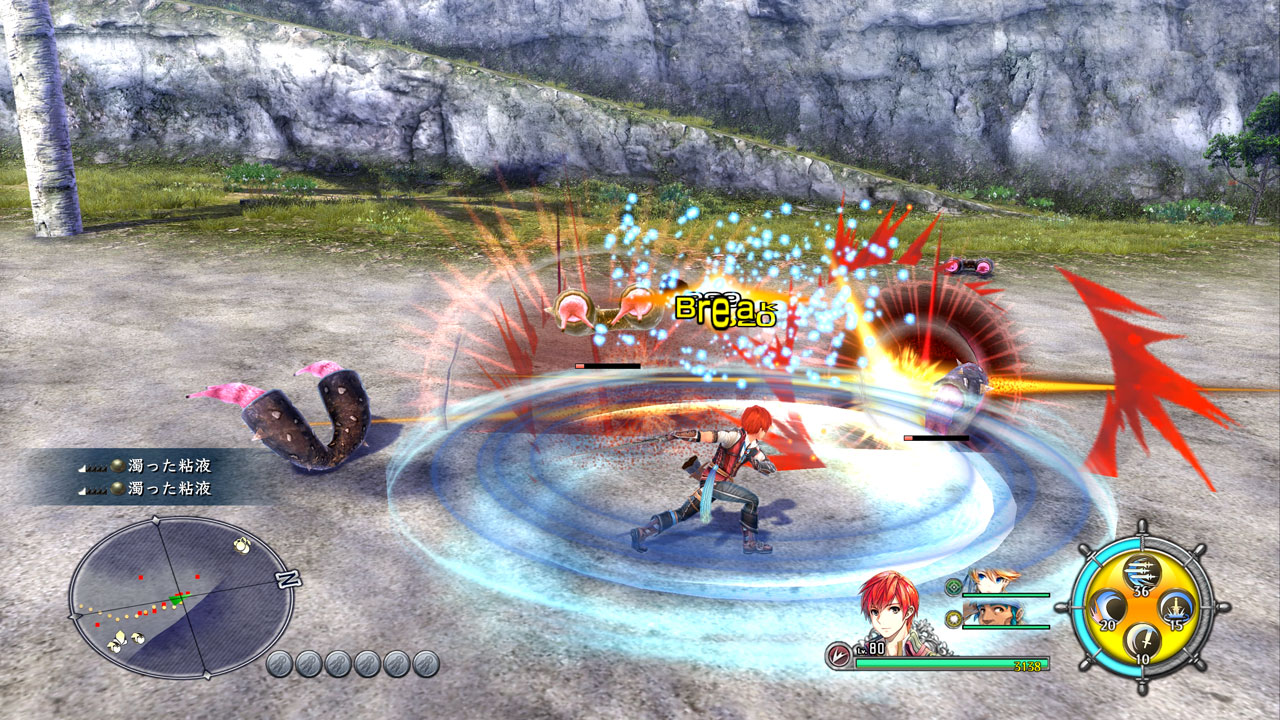
Task: Click Adol's green HP bar showing 3138
Action: 951,661
